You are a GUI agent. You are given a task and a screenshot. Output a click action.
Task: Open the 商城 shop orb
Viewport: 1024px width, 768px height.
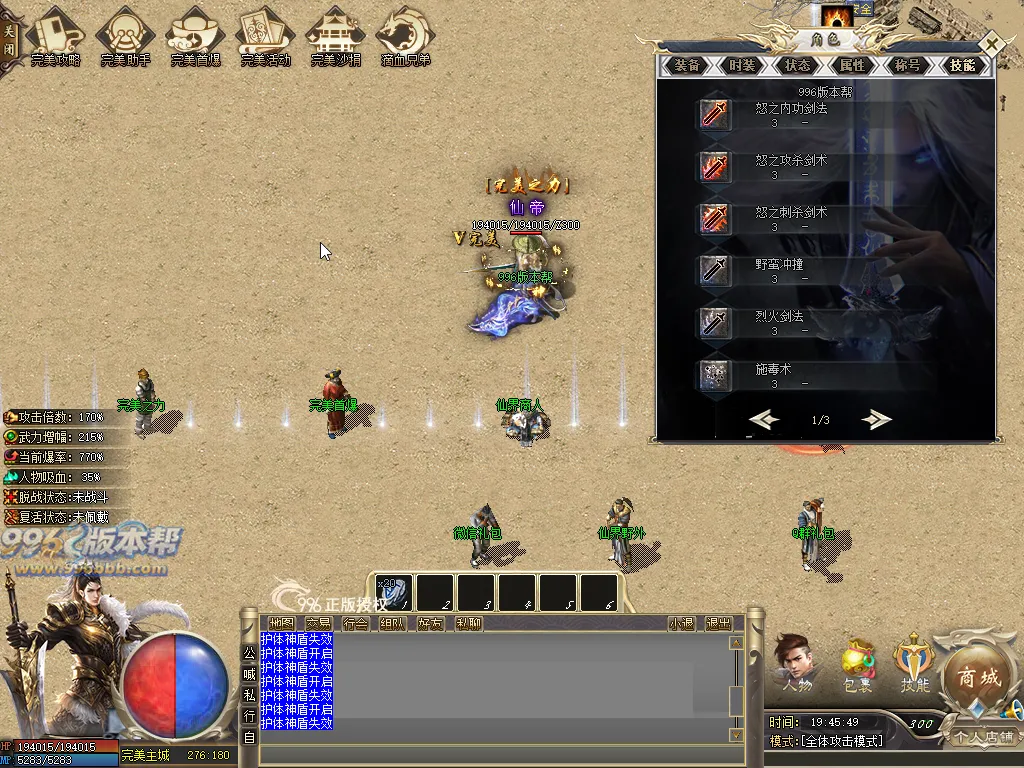979,677
